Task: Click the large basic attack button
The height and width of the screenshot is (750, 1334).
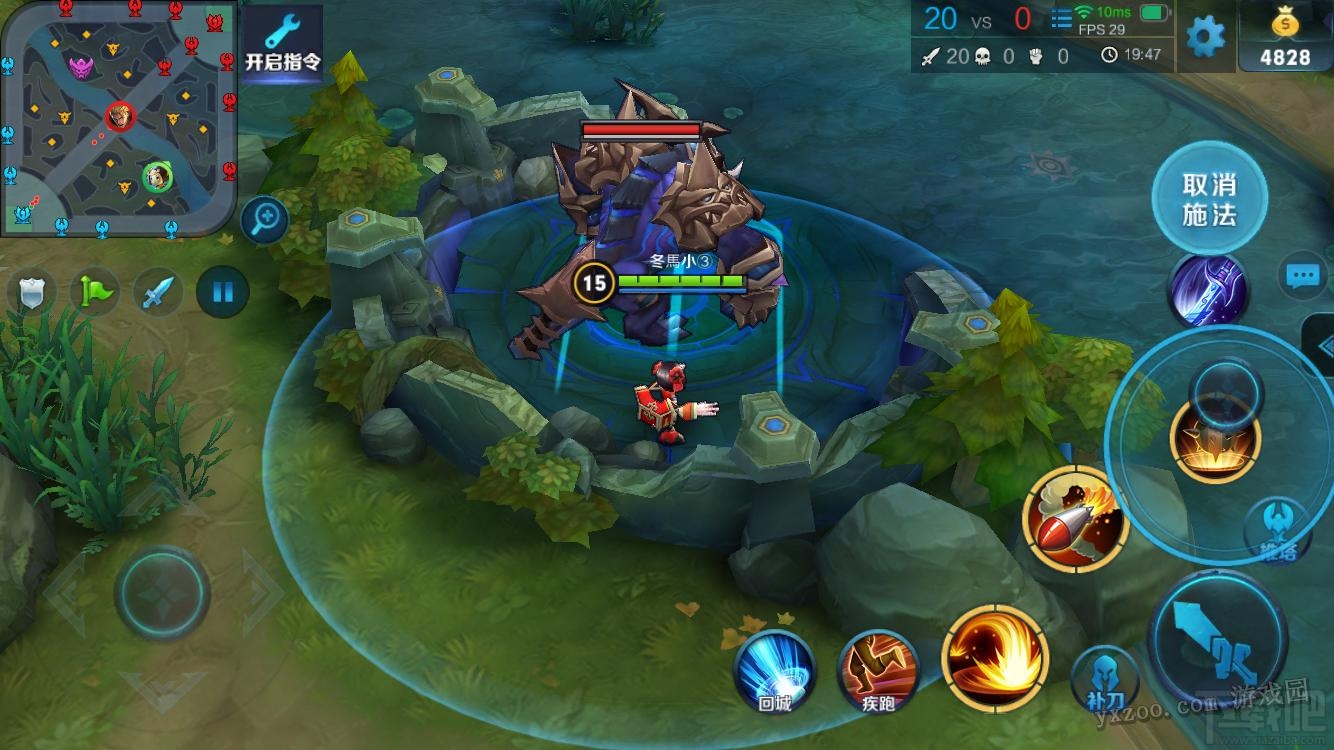Action: (x=1217, y=638)
